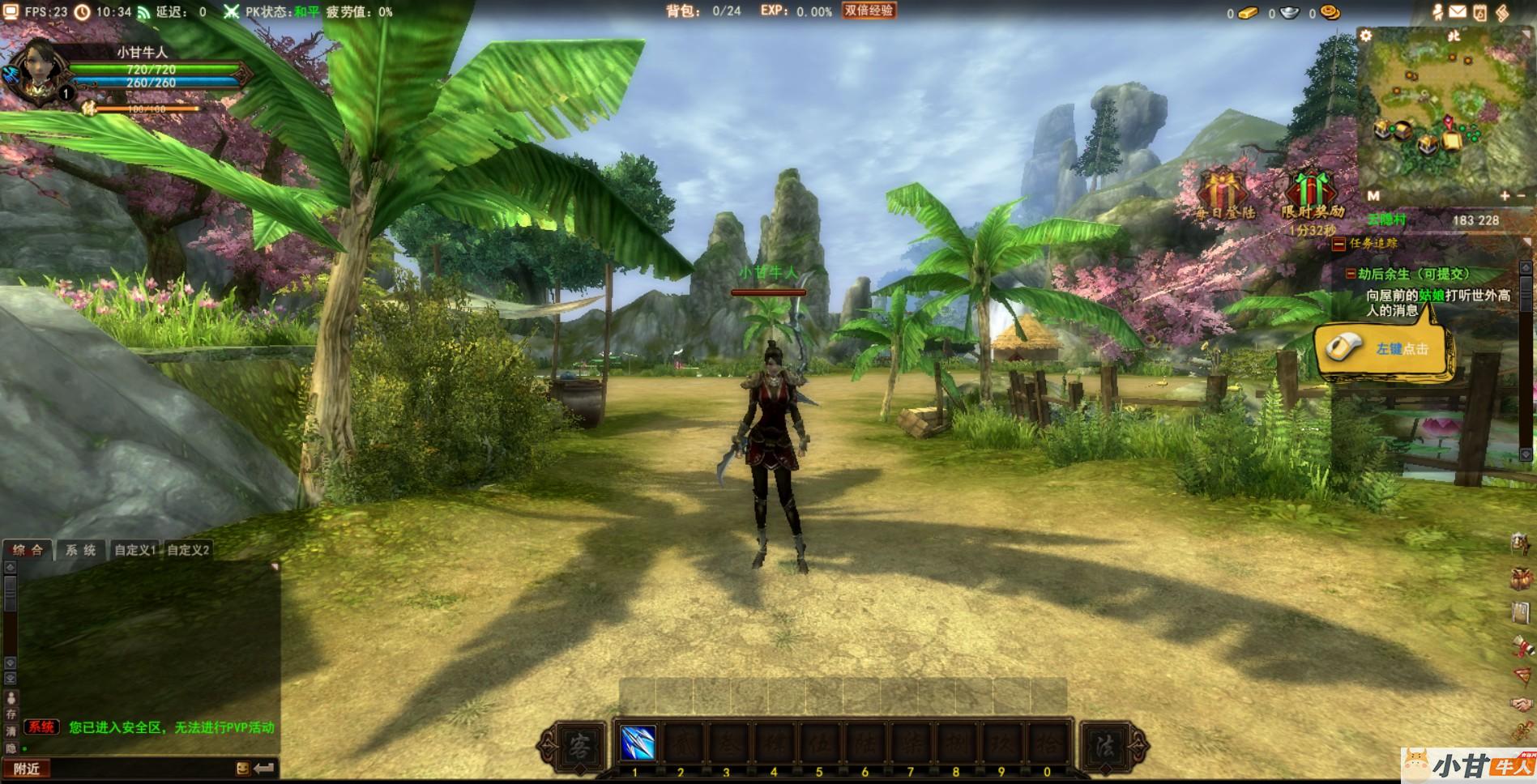Screen dimensions: 1537x784
Task: Collapse the 任务追踪 quest tracker
Action: pos(1339,243)
